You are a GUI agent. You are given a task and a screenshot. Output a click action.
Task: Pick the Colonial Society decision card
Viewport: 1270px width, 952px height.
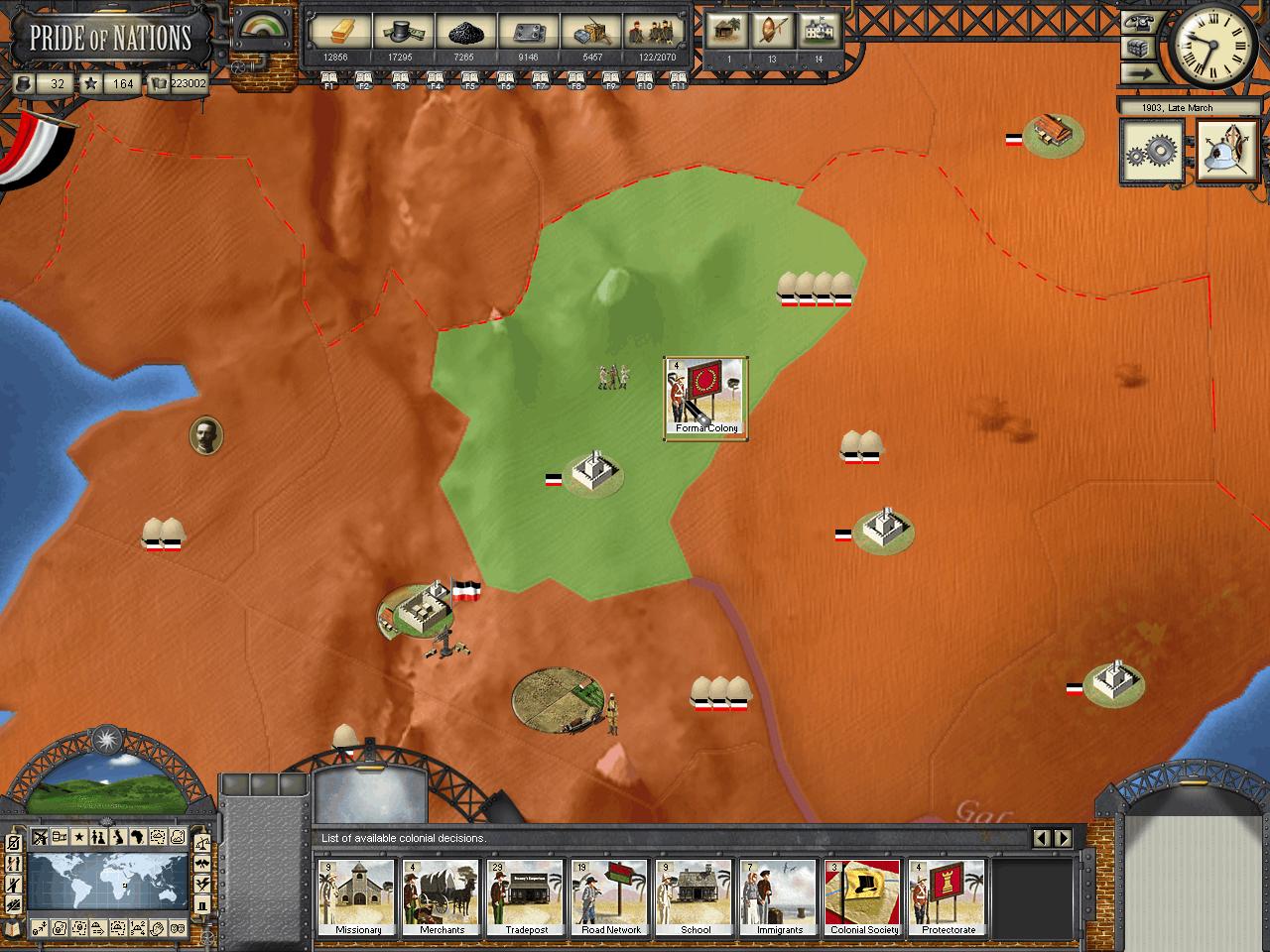(x=863, y=897)
